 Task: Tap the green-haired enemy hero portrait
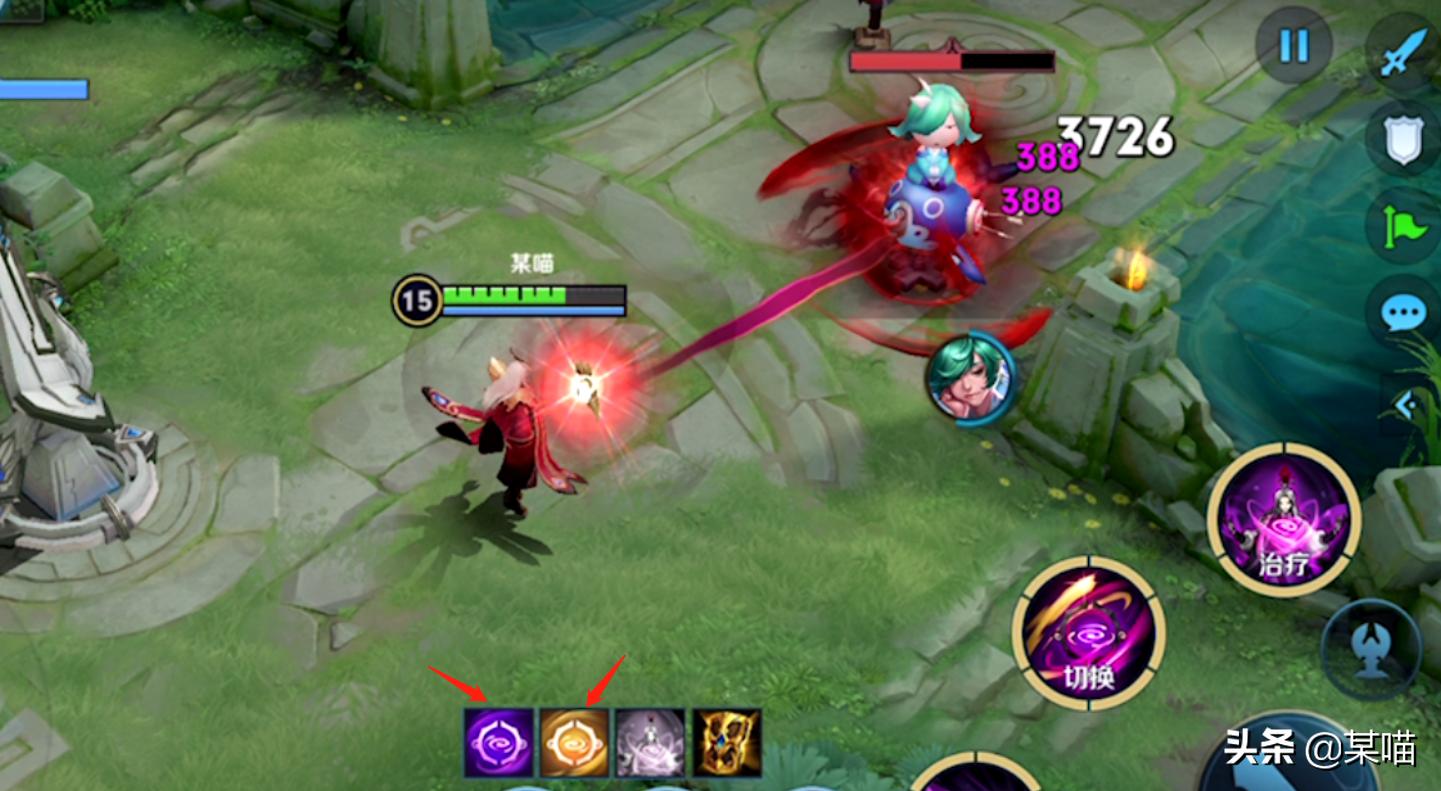point(971,376)
